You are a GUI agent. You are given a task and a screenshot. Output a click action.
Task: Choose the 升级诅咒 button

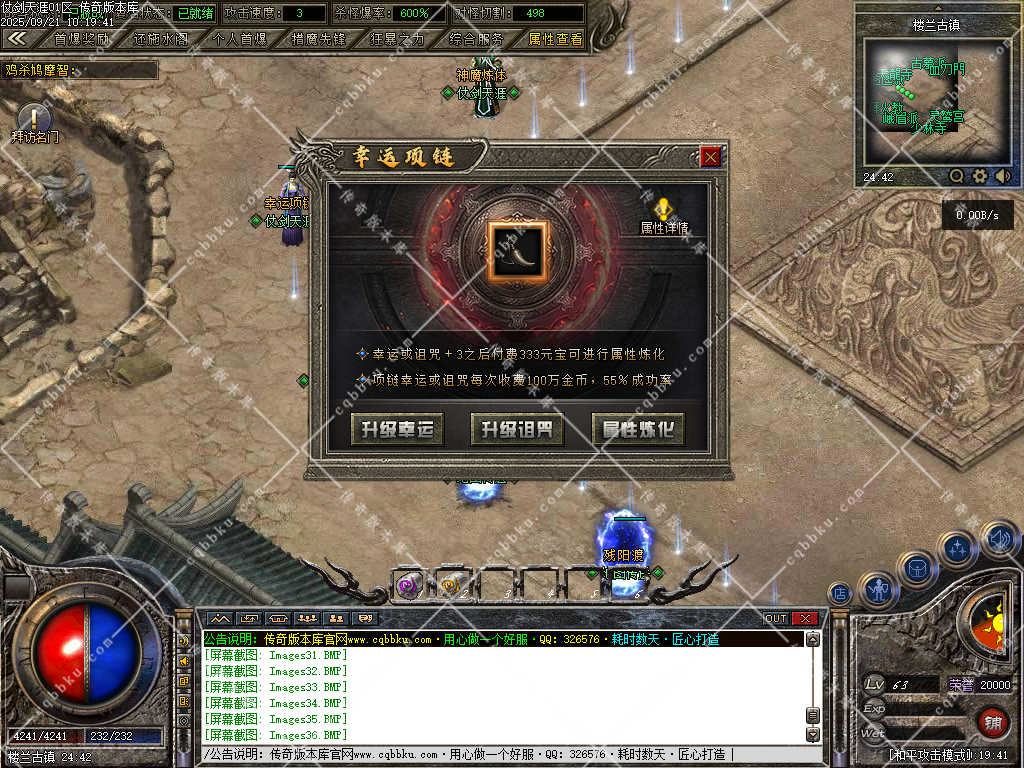pos(517,430)
